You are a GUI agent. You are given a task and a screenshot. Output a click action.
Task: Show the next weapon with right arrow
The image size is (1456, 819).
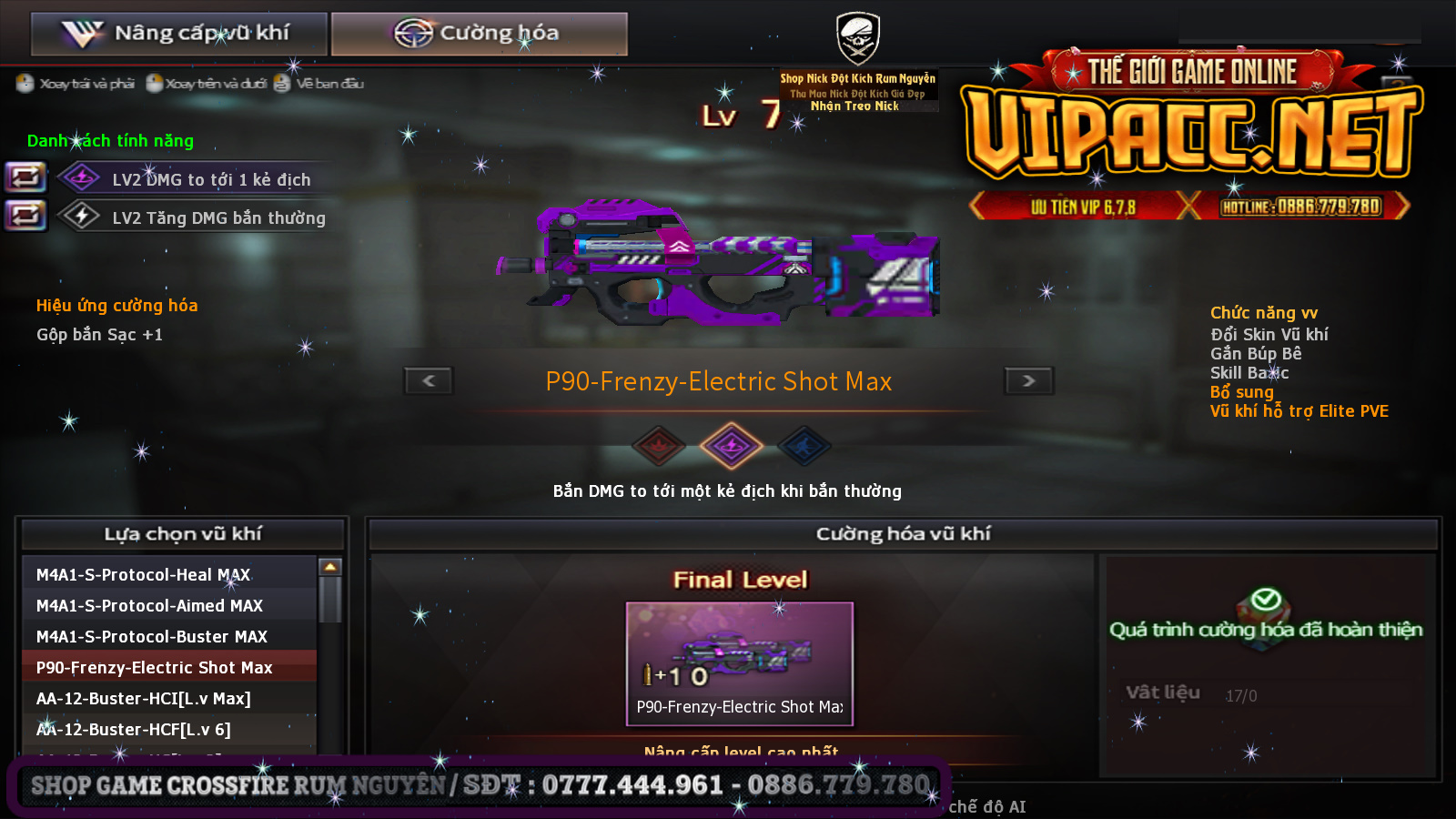[x=1028, y=380]
